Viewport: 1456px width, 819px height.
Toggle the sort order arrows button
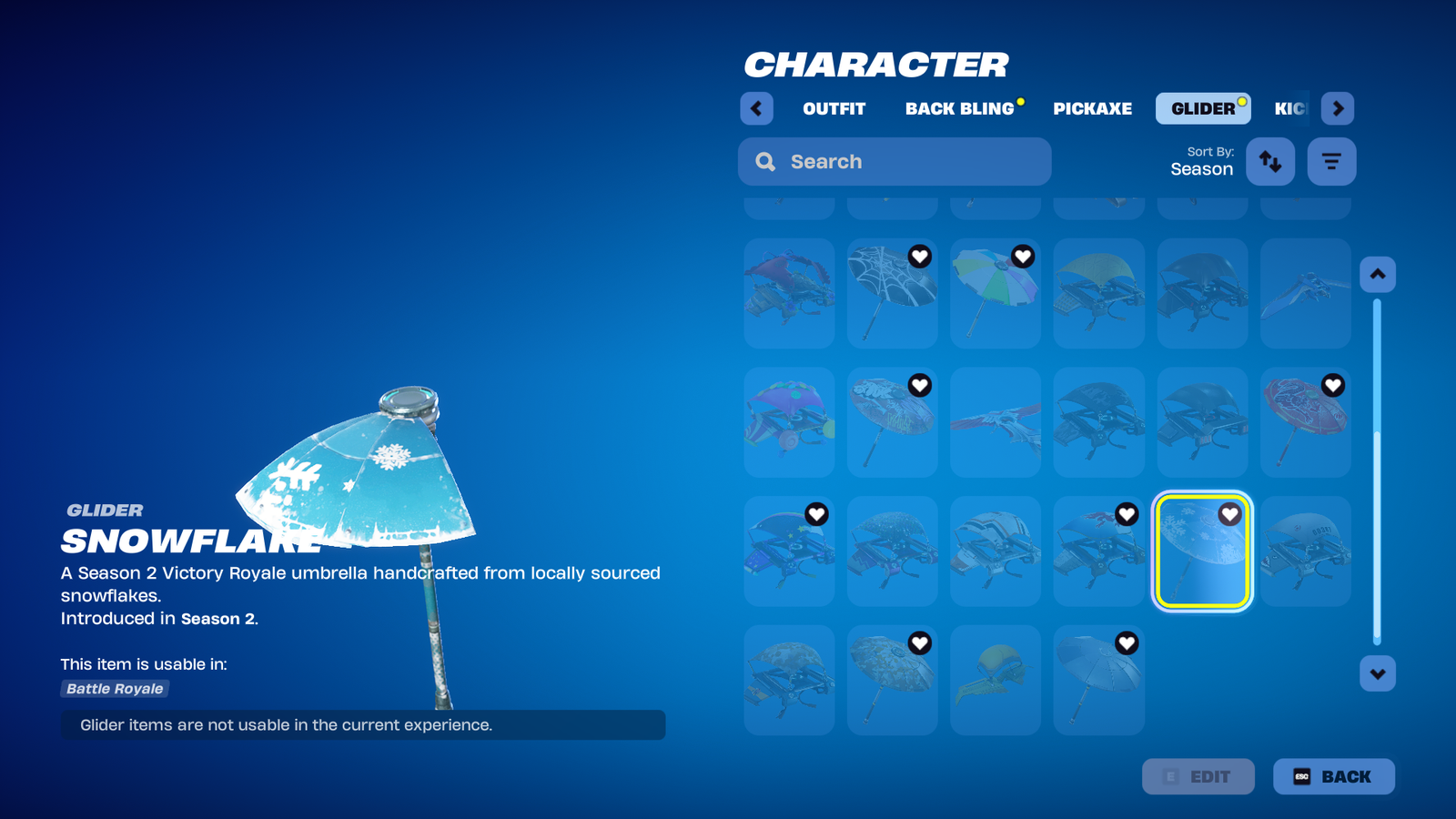(1269, 162)
